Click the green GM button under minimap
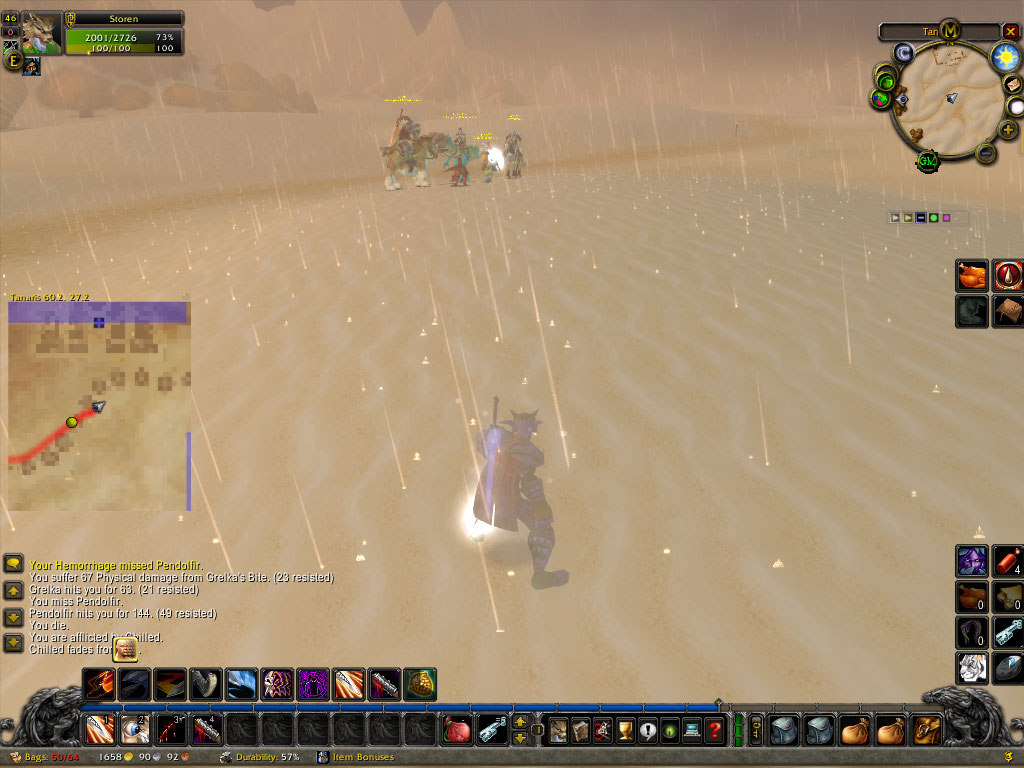This screenshot has height=768, width=1024. 928,161
